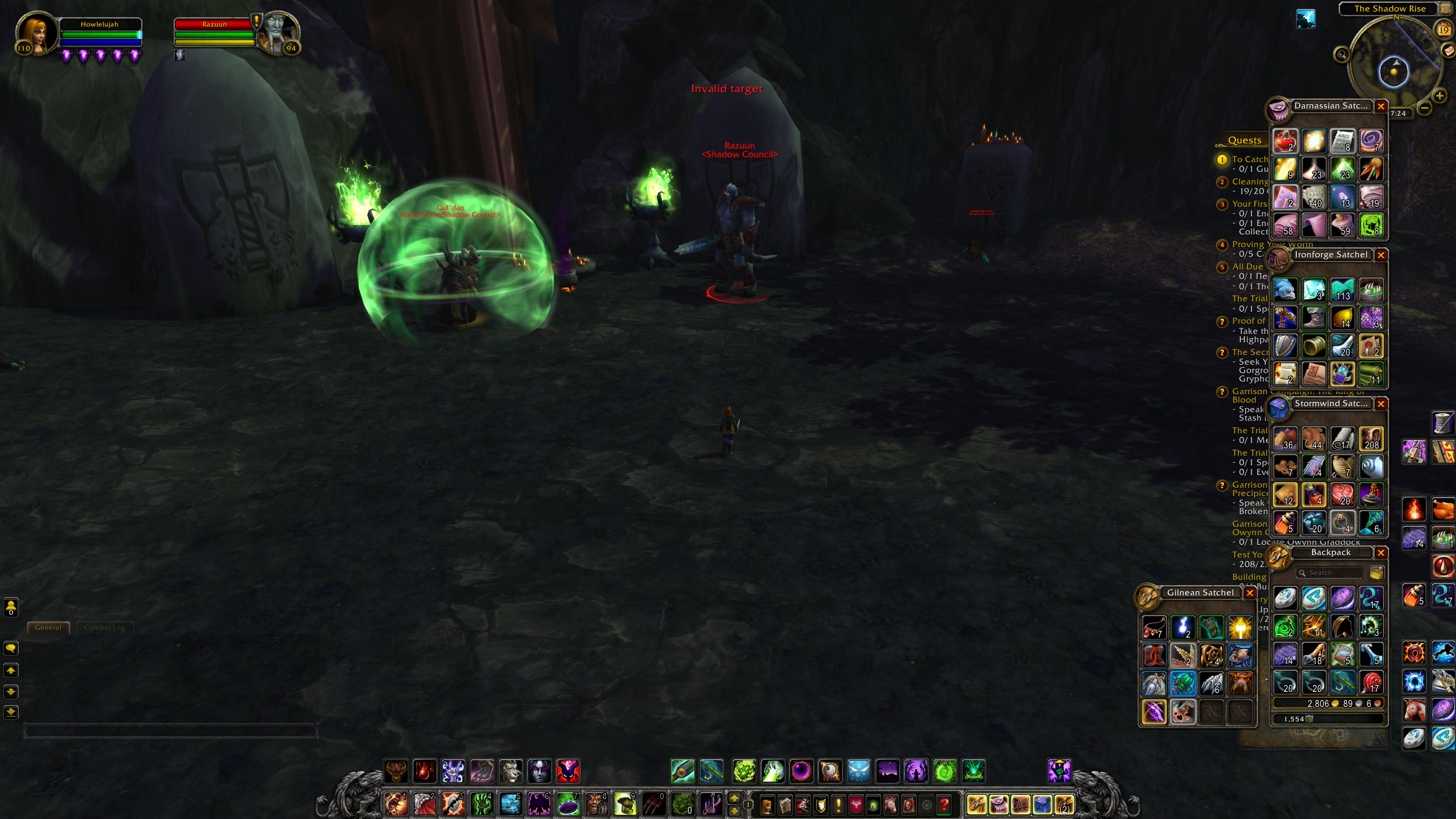
Task: Select Razuun's target portrait frame
Action: pyautogui.click(x=278, y=33)
